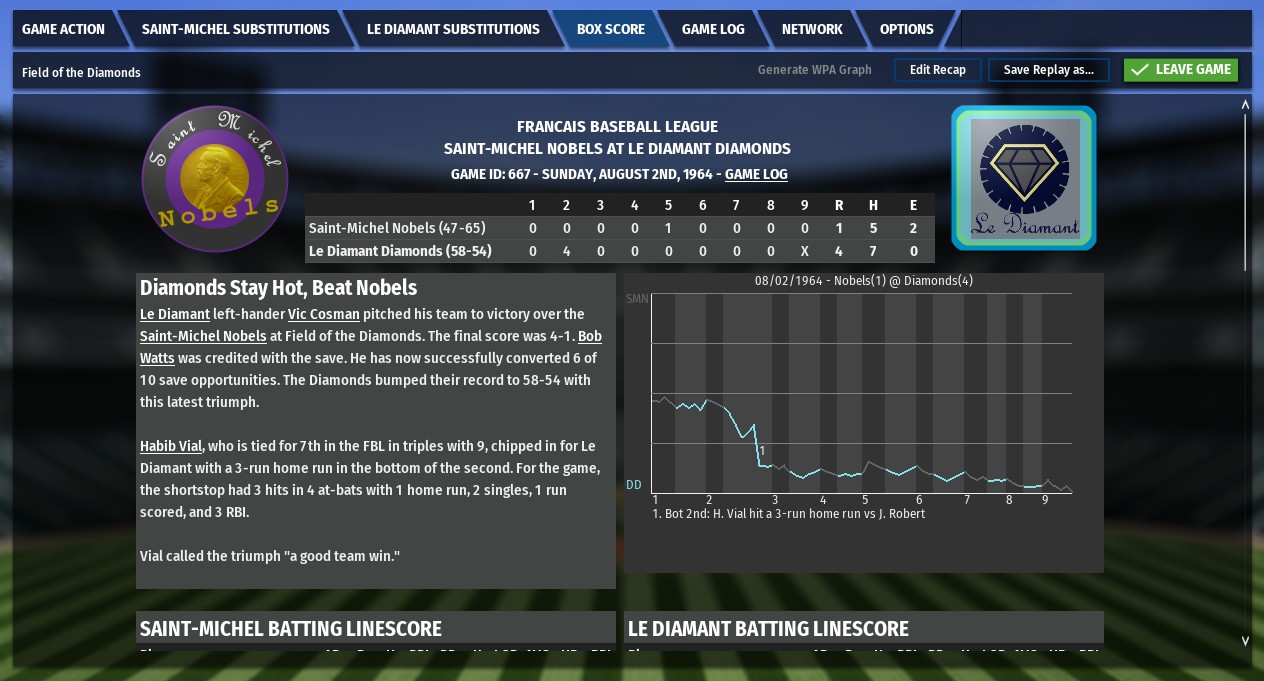Open Vic Cosman's player link
The height and width of the screenshot is (681, 1264).
coord(323,314)
